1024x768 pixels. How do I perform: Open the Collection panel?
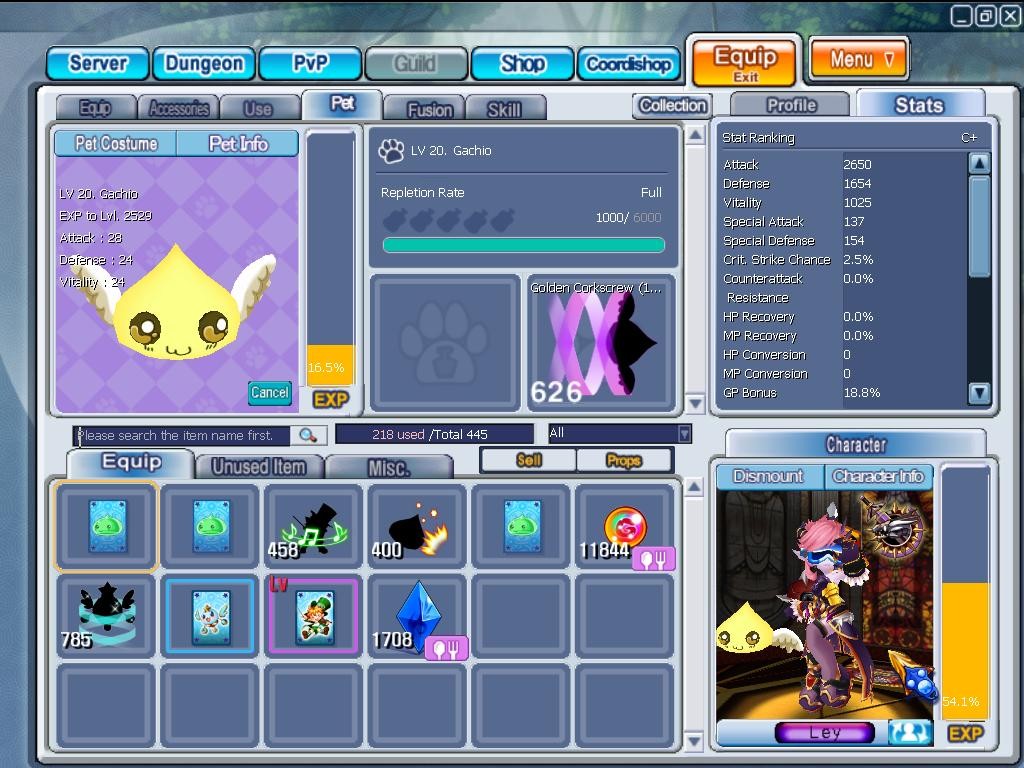coord(672,105)
